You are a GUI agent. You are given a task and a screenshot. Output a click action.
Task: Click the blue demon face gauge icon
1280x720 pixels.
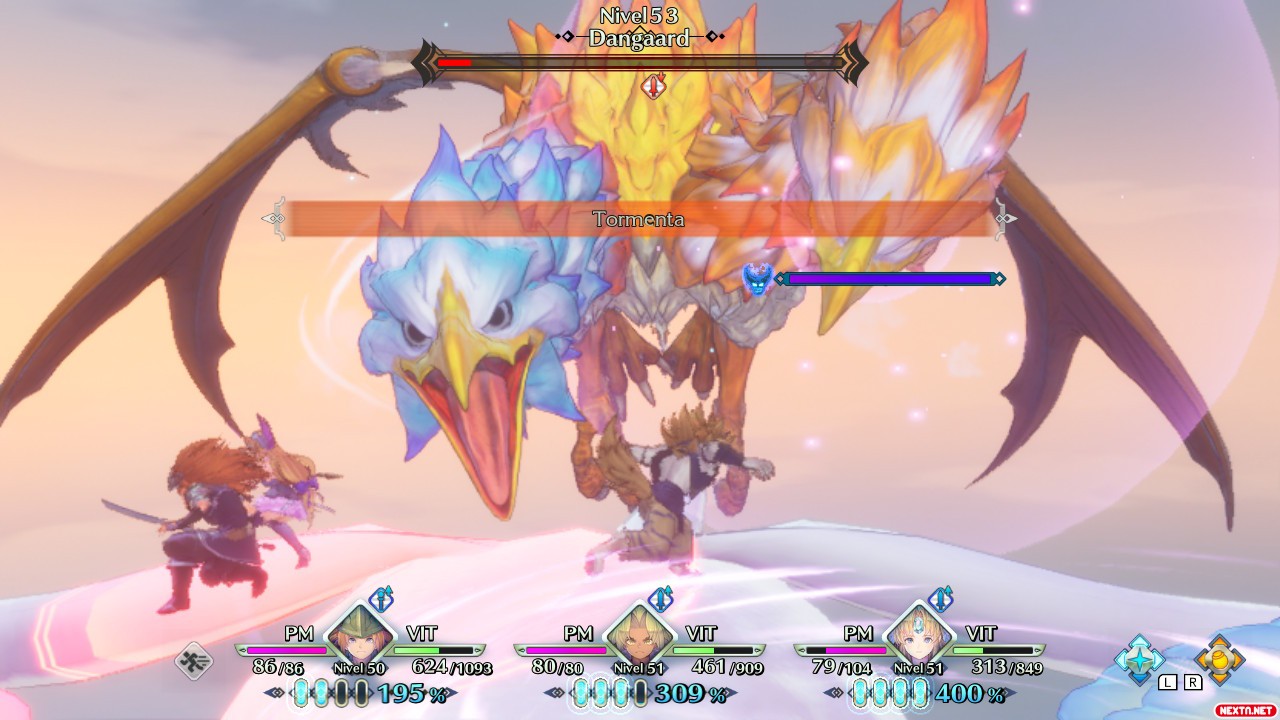click(758, 279)
